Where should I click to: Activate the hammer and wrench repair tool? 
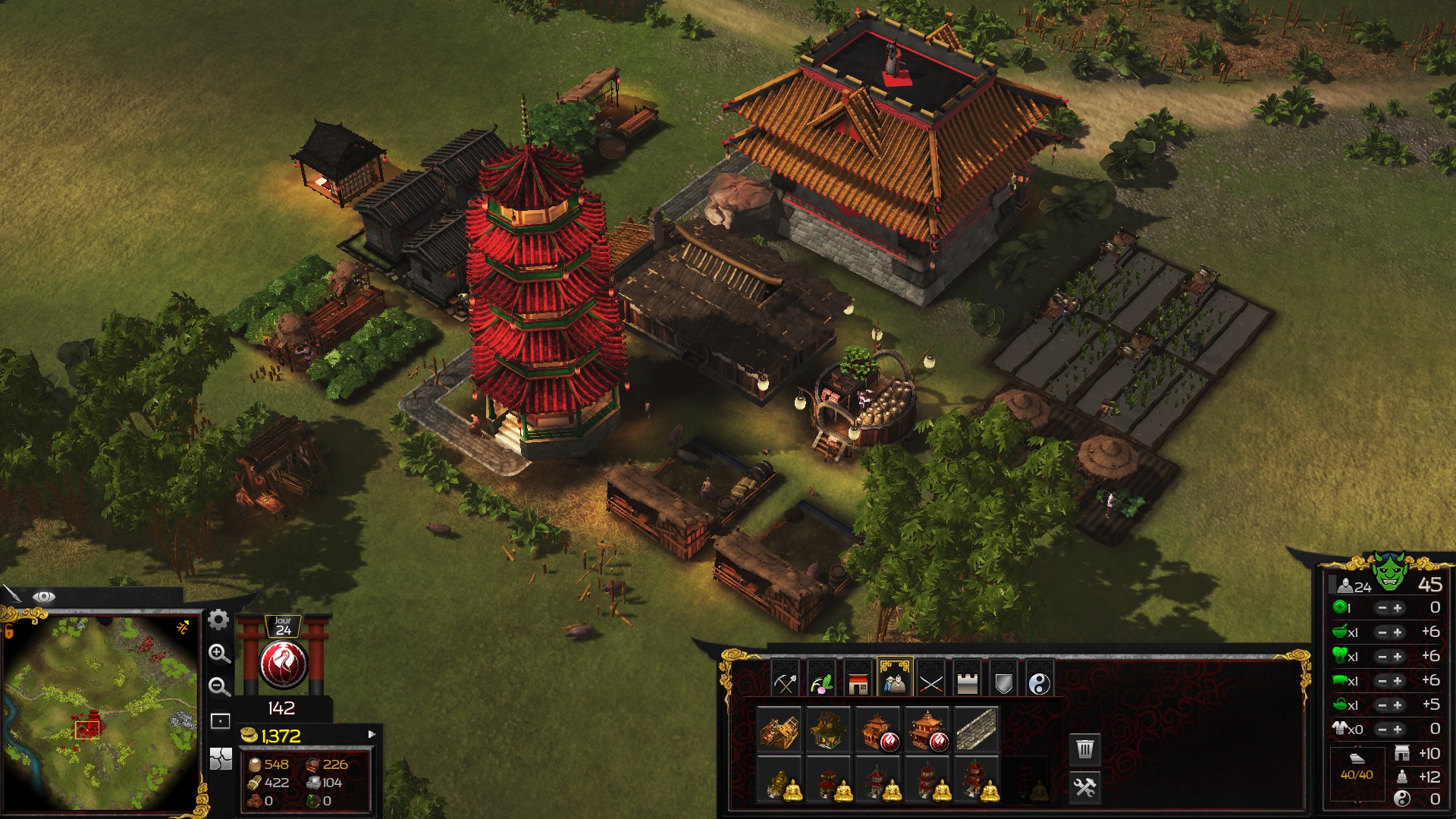click(x=1085, y=787)
